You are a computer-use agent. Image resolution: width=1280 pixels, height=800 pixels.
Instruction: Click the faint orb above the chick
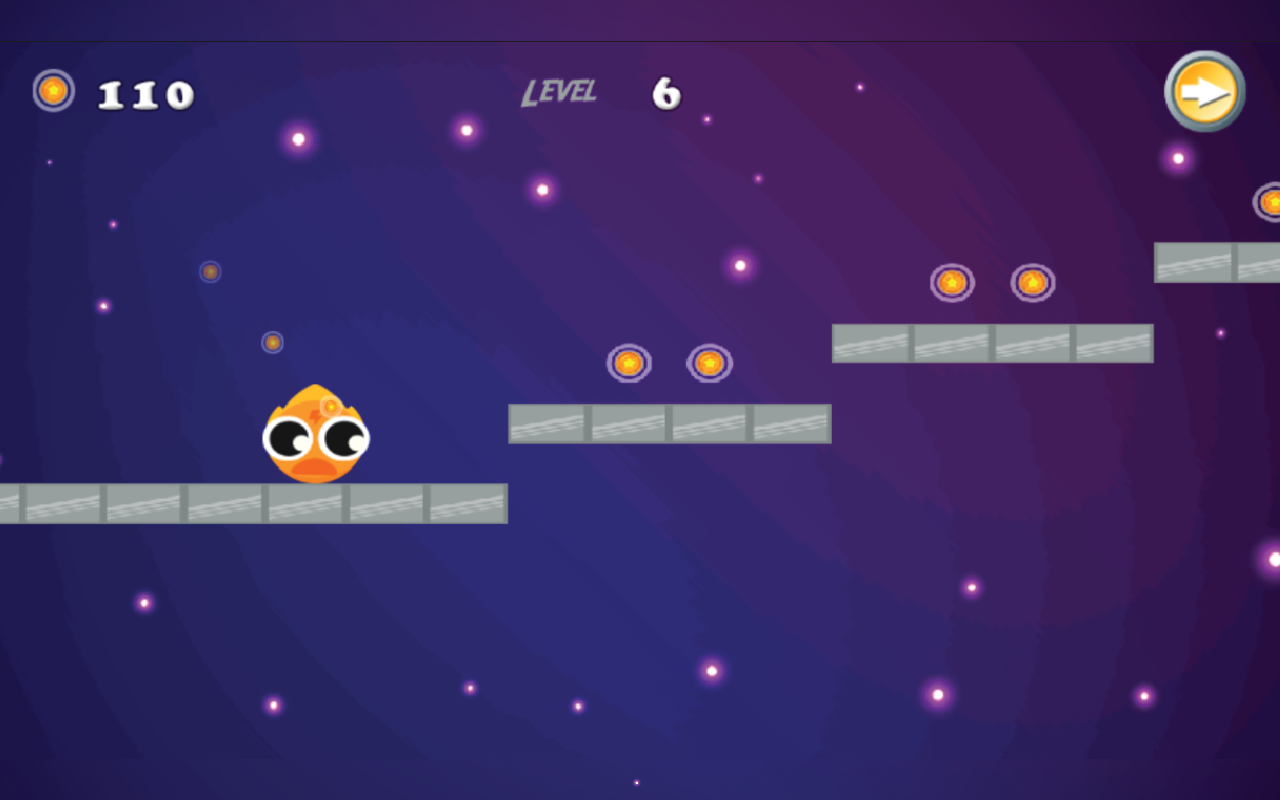[271, 341]
